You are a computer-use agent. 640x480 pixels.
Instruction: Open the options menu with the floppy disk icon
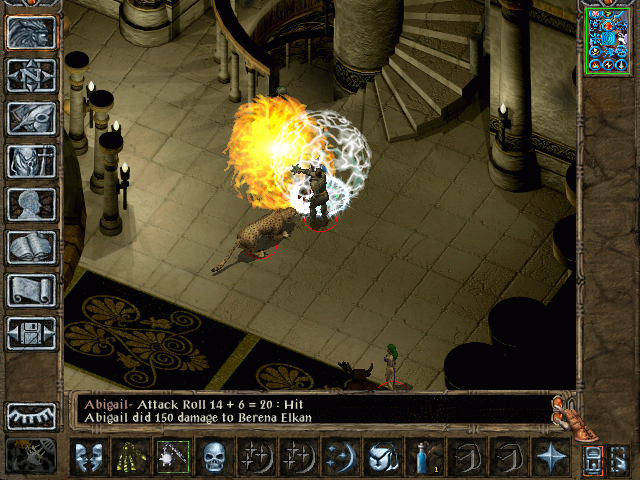[31, 333]
